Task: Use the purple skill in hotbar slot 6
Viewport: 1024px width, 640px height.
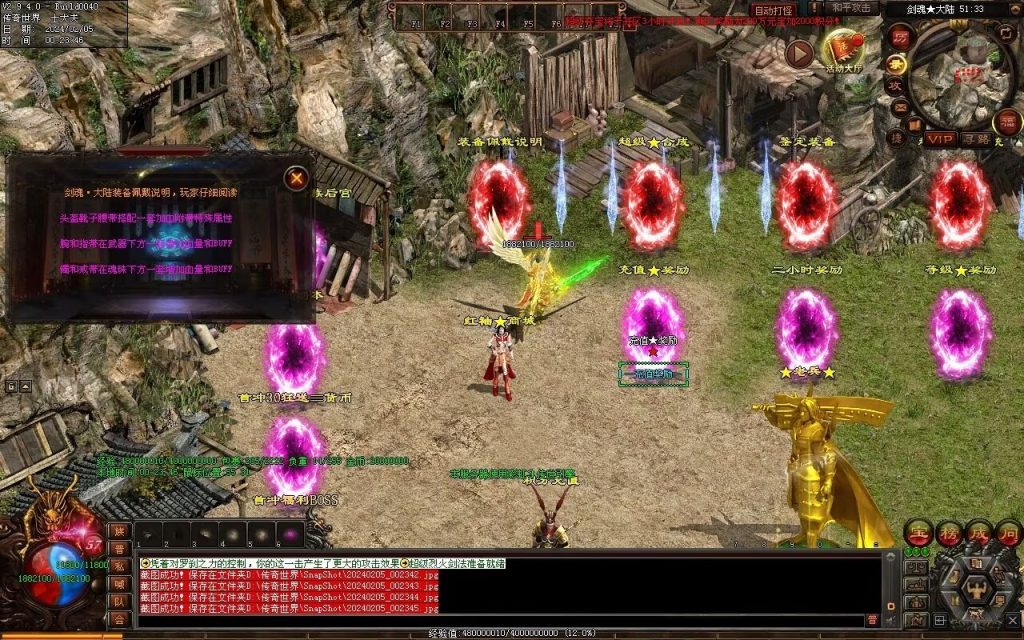Action: click(x=290, y=534)
